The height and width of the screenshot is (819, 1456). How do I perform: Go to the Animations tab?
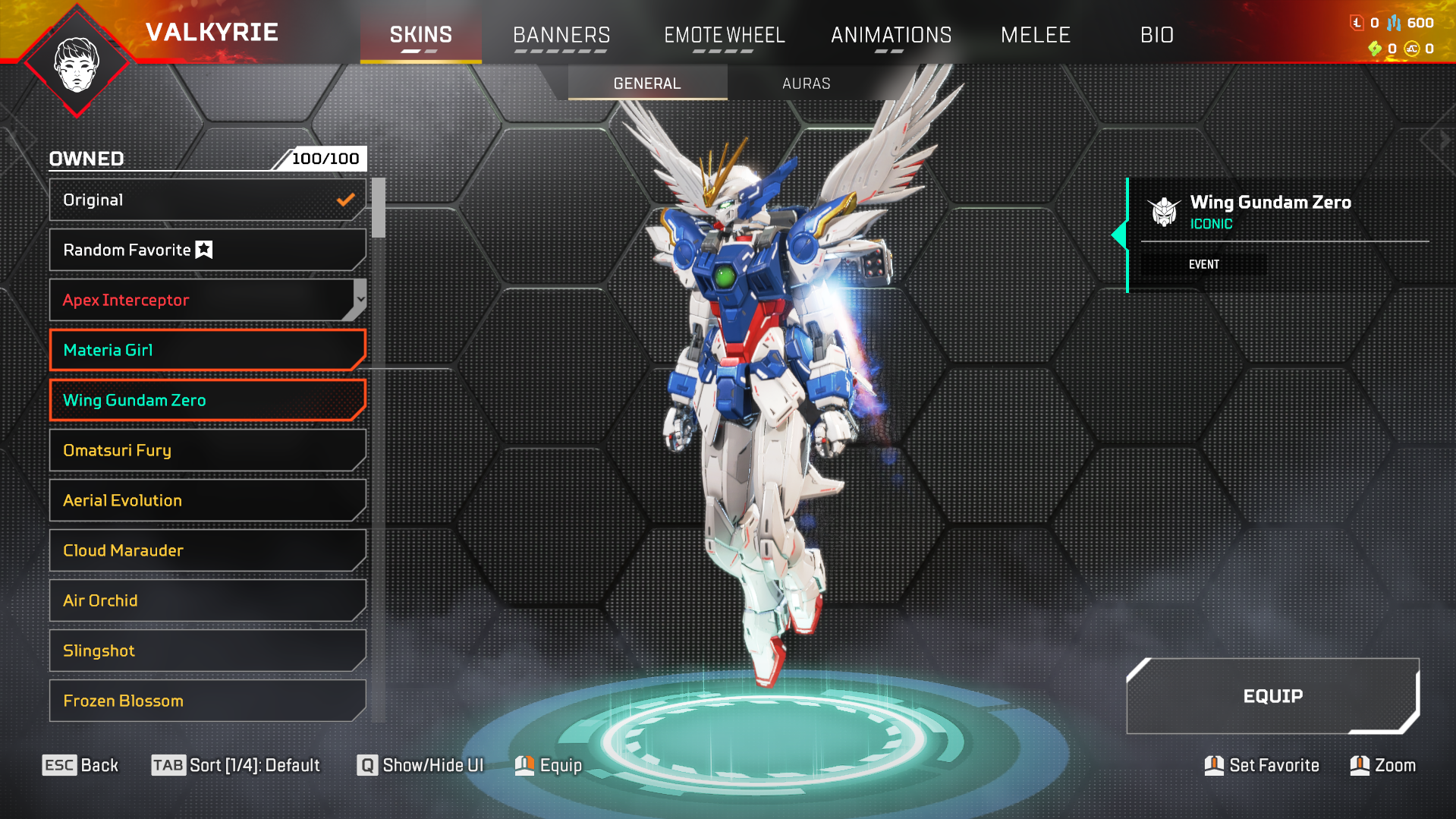pos(891,35)
